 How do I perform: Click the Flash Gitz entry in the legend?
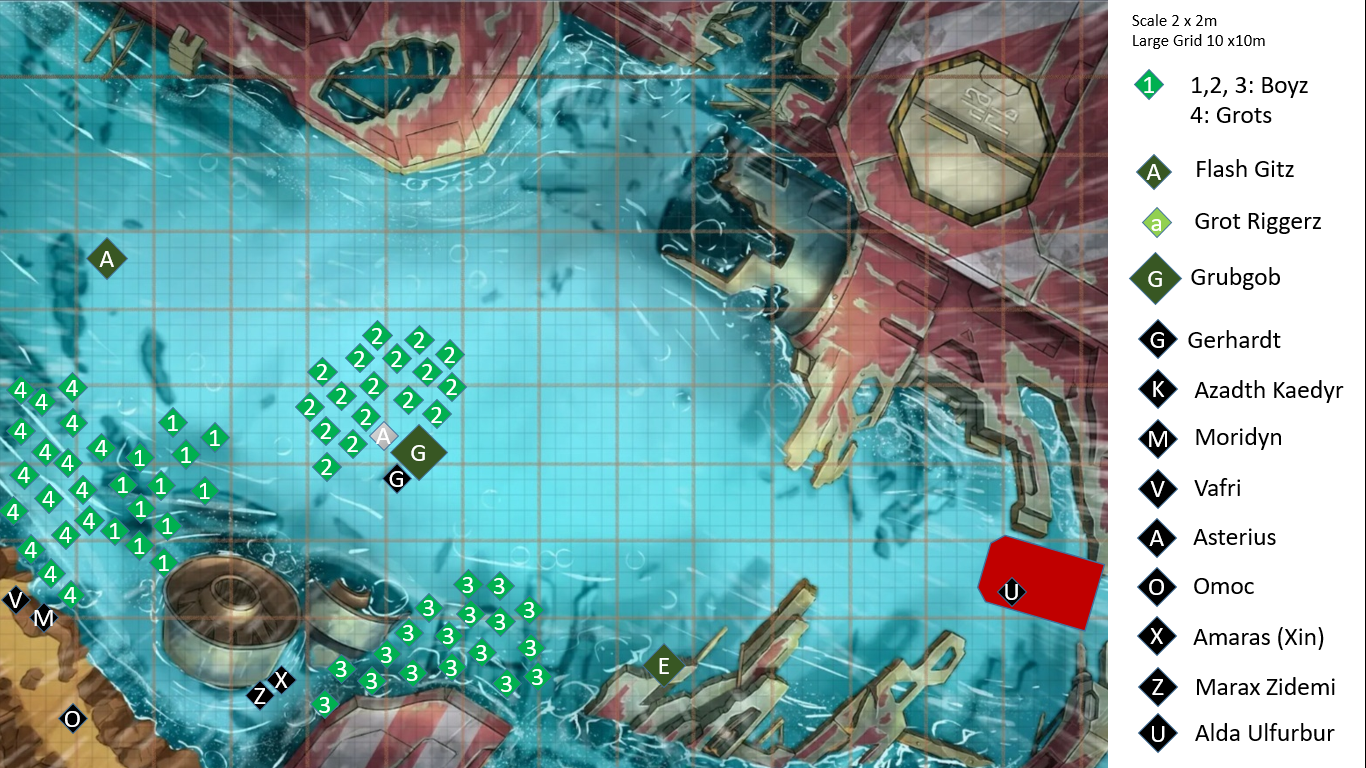1243,170
